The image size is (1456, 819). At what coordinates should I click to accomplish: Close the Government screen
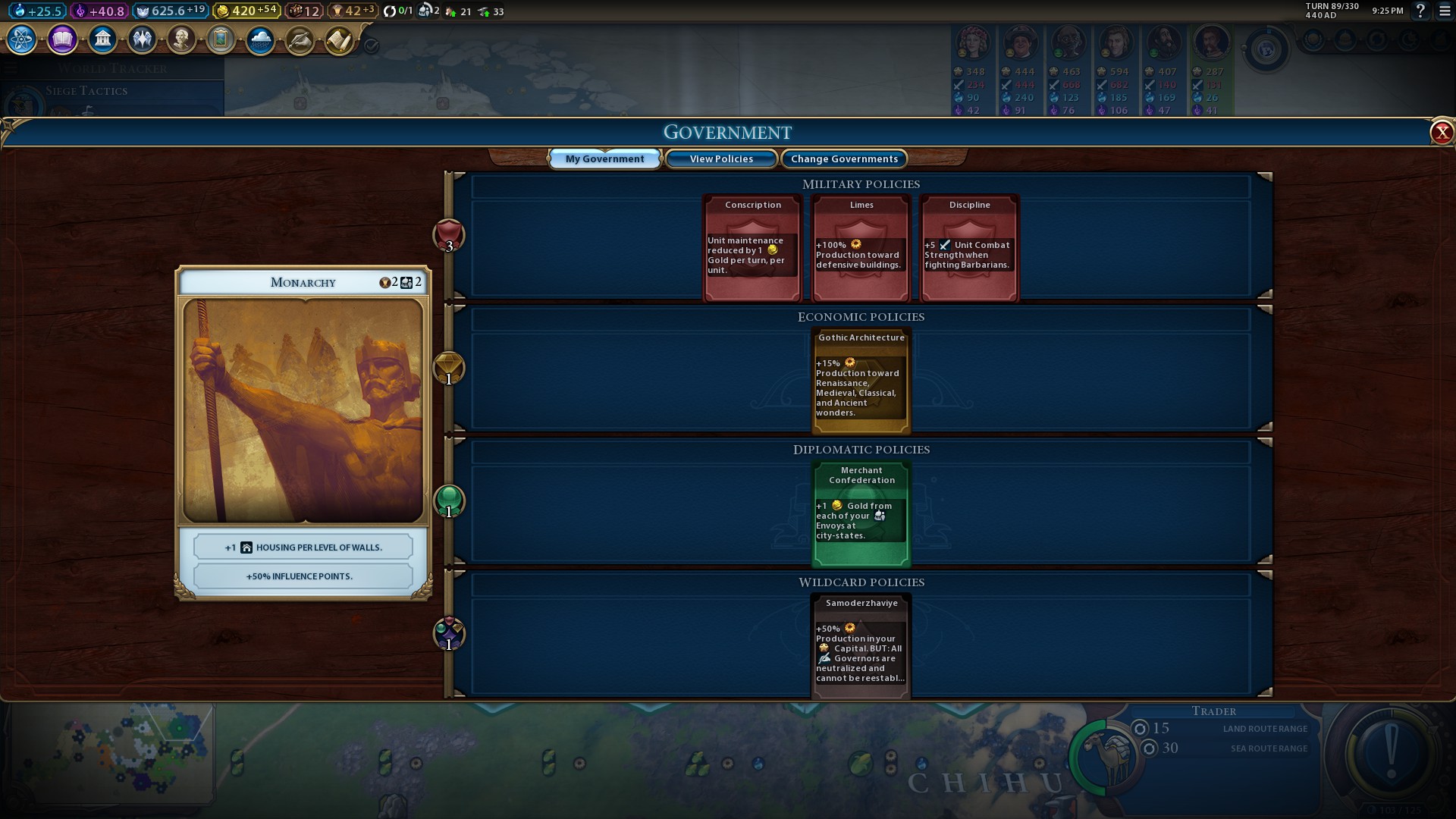pyautogui.click(x=1441, y=133)
